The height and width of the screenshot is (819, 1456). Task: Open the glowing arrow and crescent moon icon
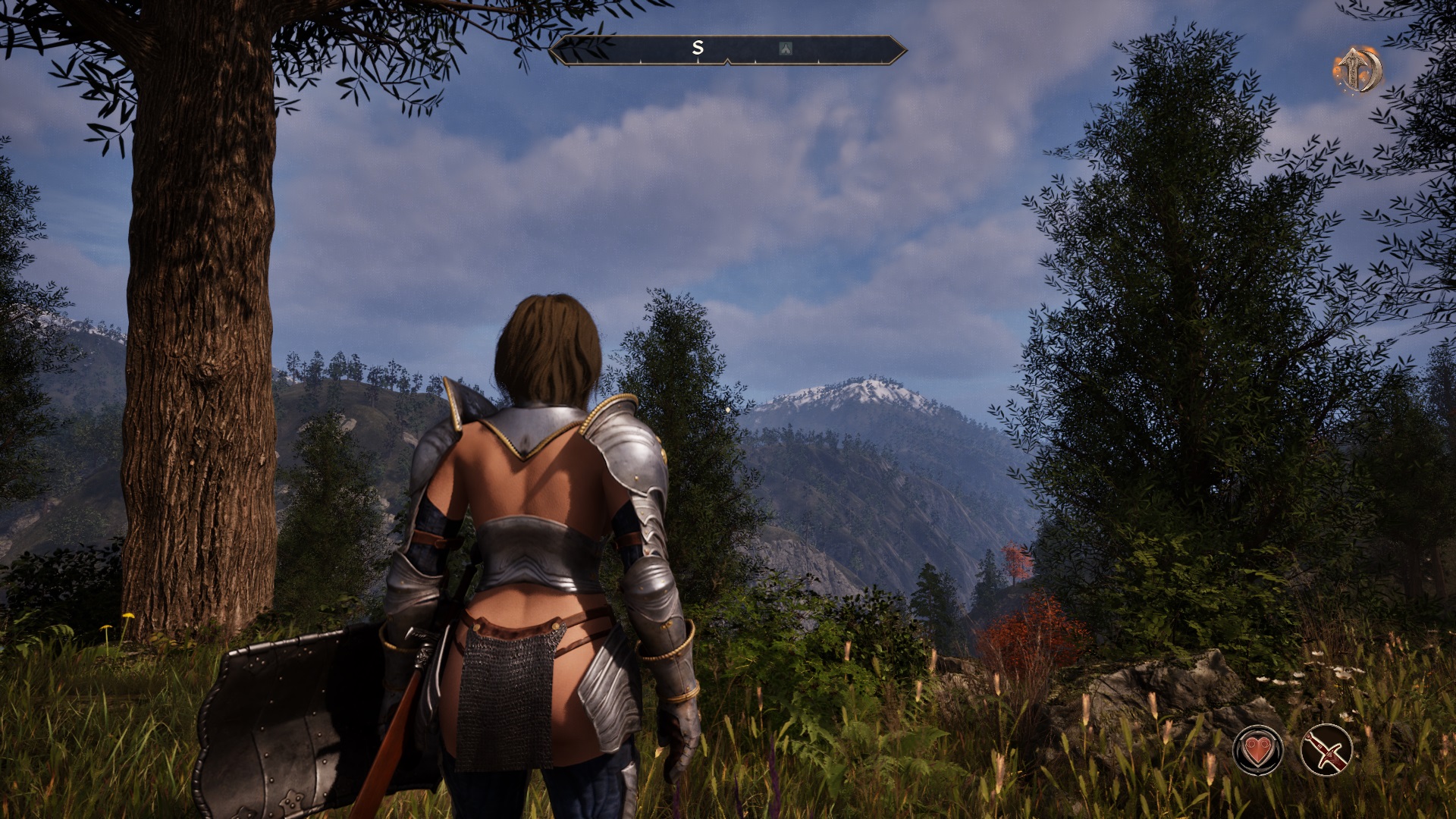point(1357,70)
